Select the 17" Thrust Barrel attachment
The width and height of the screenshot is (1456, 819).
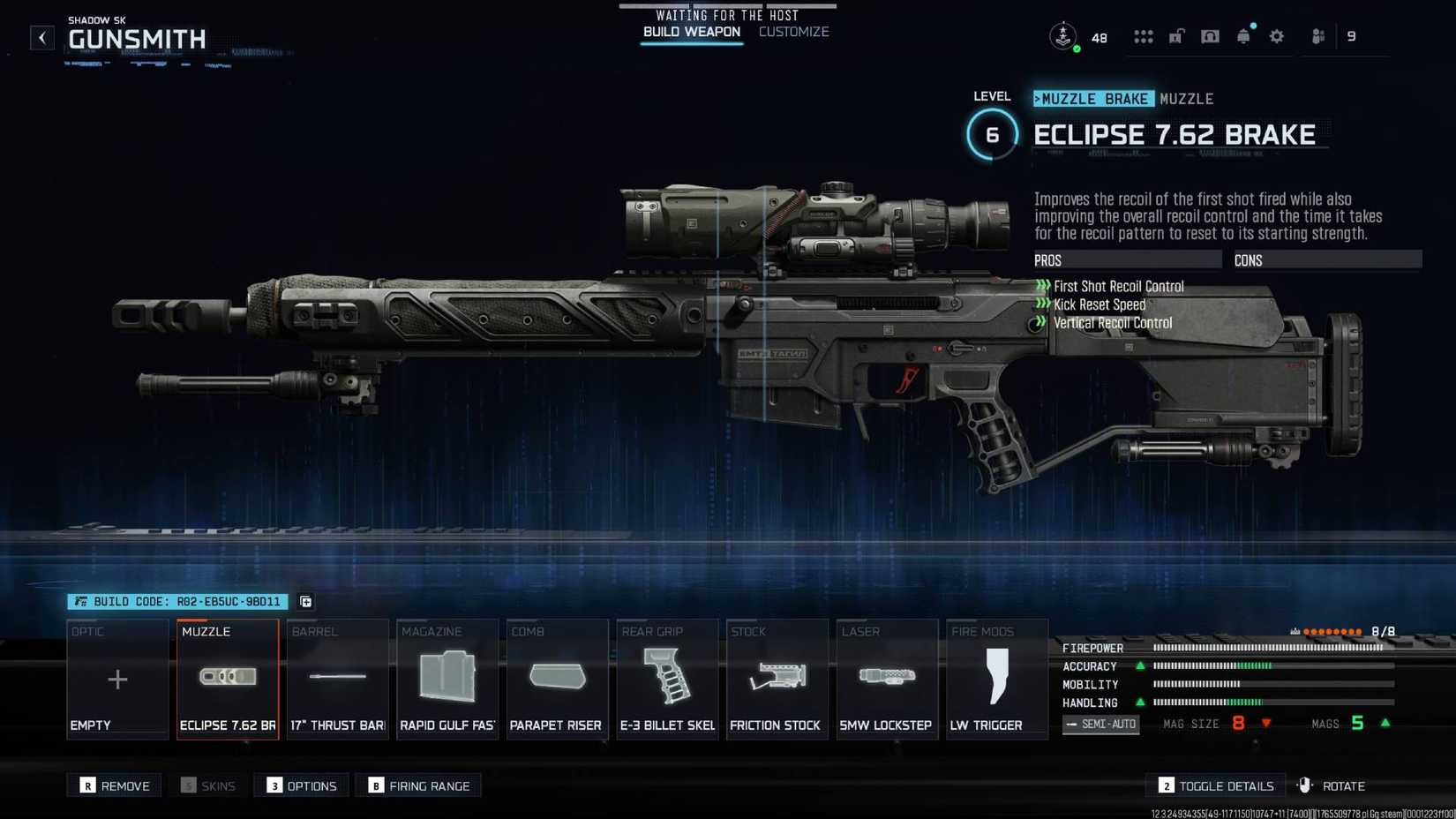pyautogui.click(x=337, y=680)
